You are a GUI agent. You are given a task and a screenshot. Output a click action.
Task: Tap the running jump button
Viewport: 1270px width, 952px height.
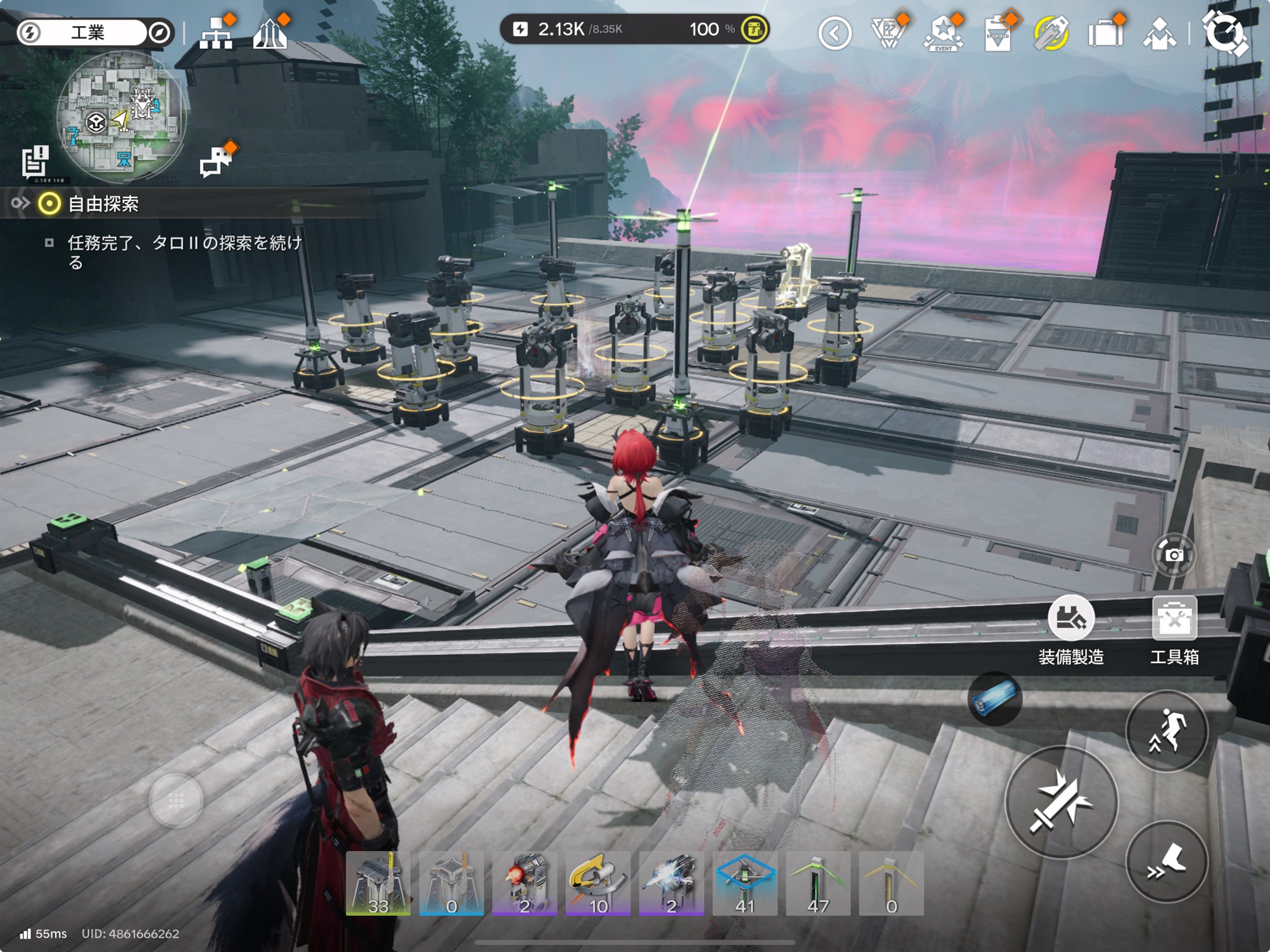(x=1166, y=732)
